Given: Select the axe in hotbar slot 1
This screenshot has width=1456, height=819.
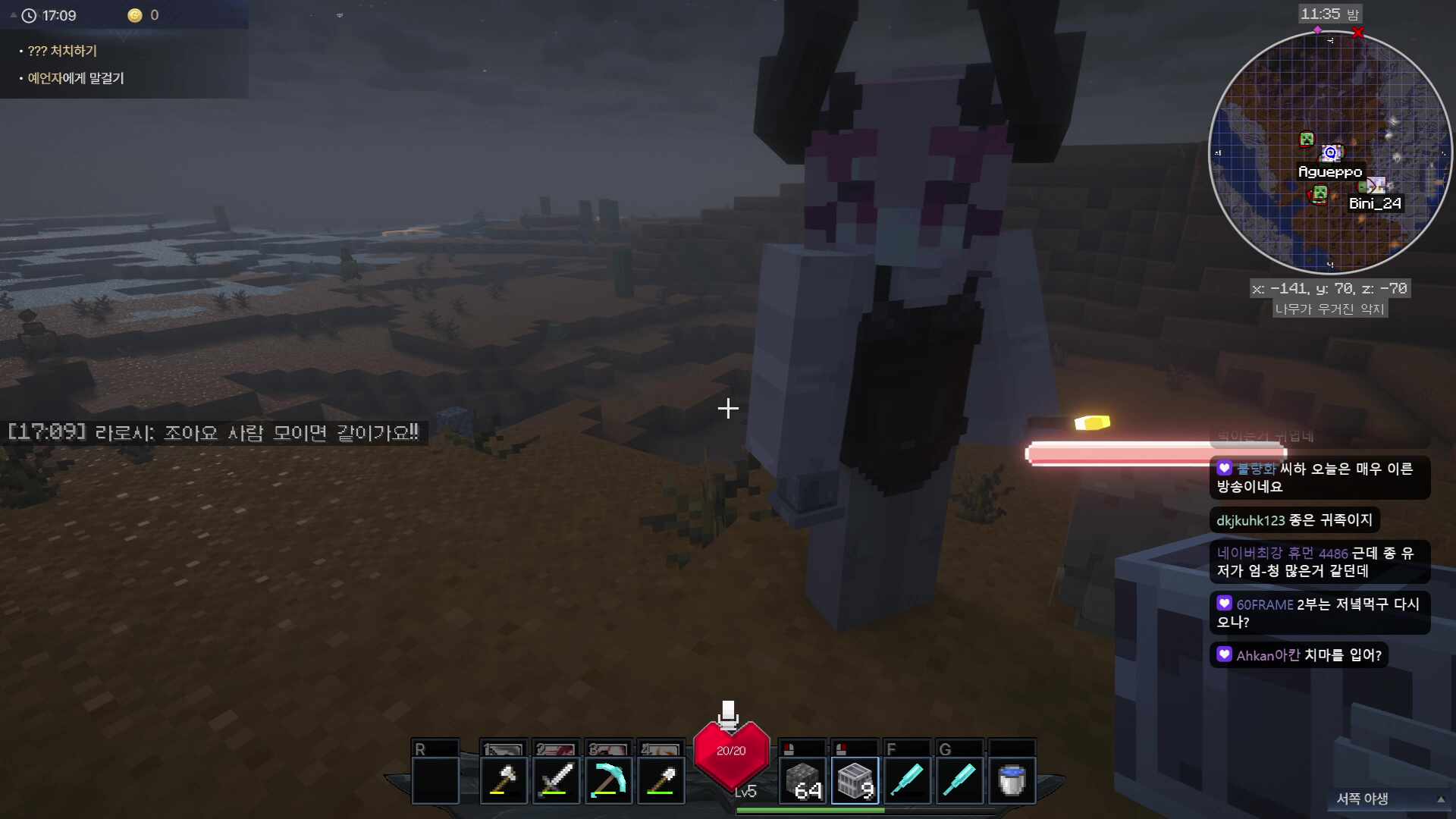Looking at the screenshot, I should click(503, 780).
